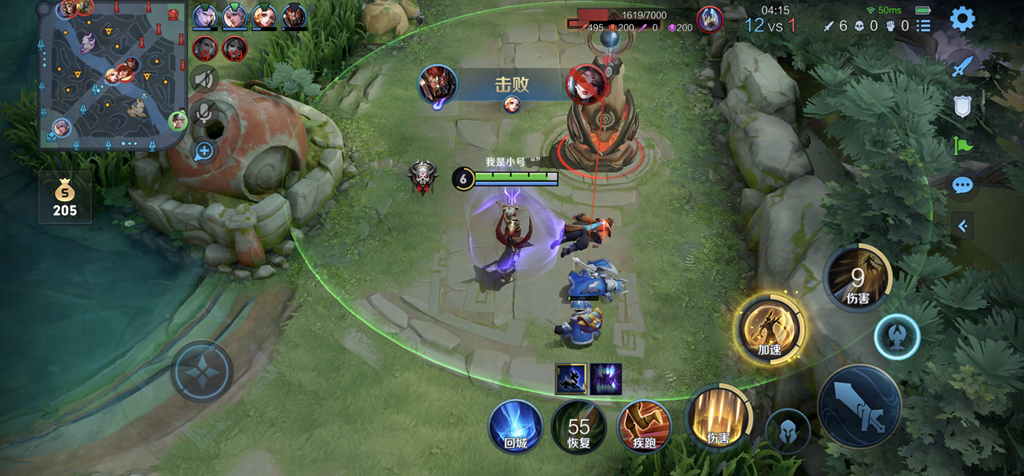Activate the glowing 加速 speed skill

(769, 326)
